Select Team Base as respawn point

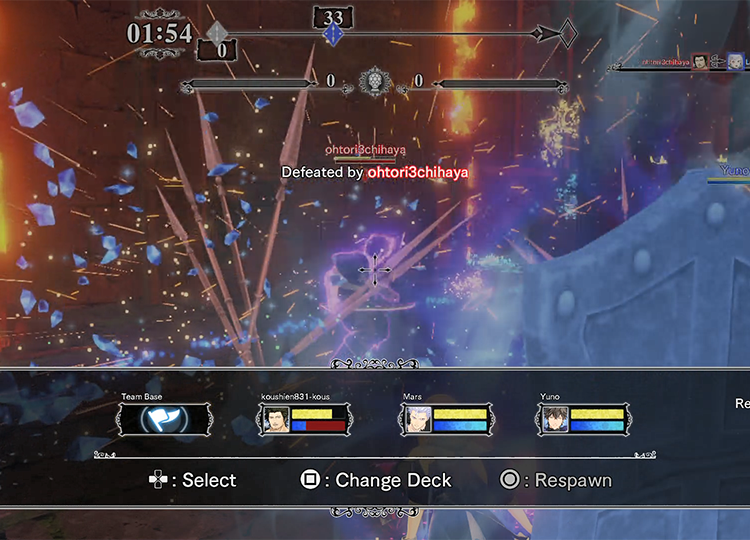point(164,420)
